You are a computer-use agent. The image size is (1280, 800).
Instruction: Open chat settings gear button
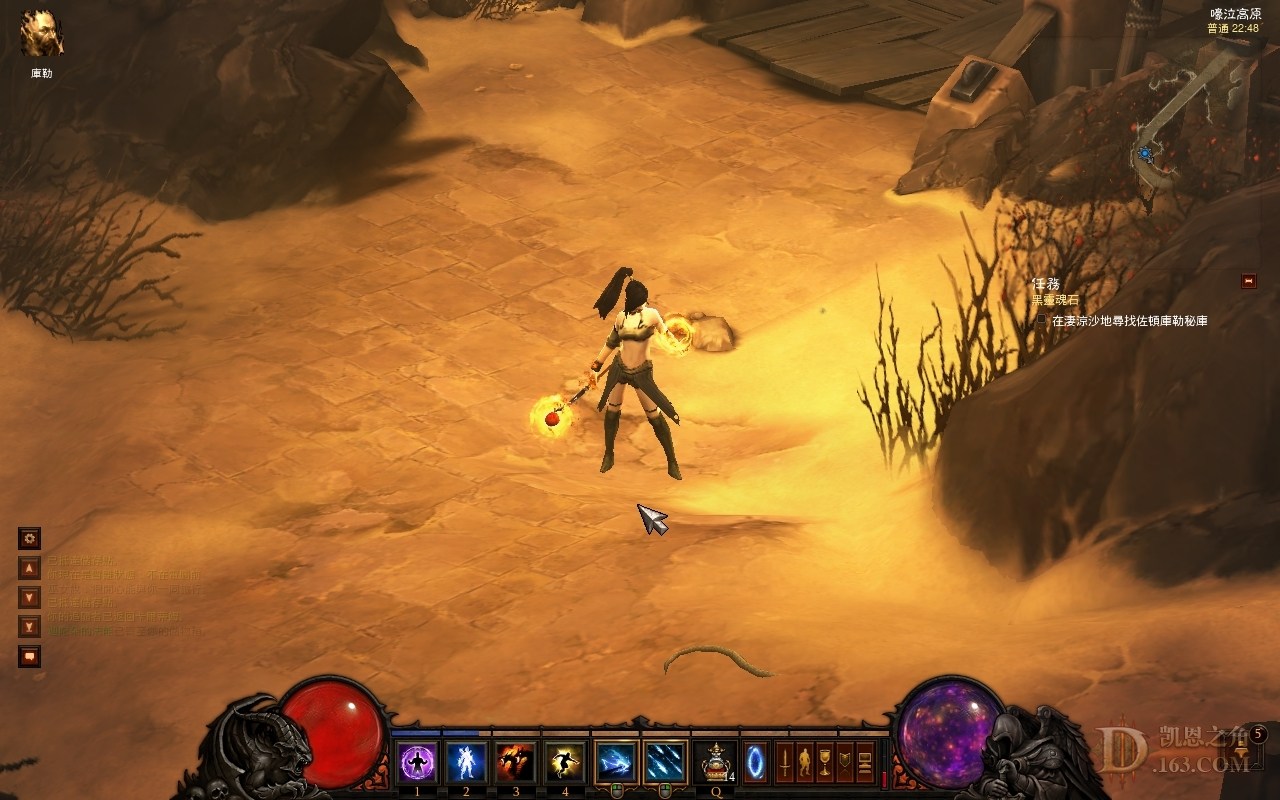tap(30, 539)
